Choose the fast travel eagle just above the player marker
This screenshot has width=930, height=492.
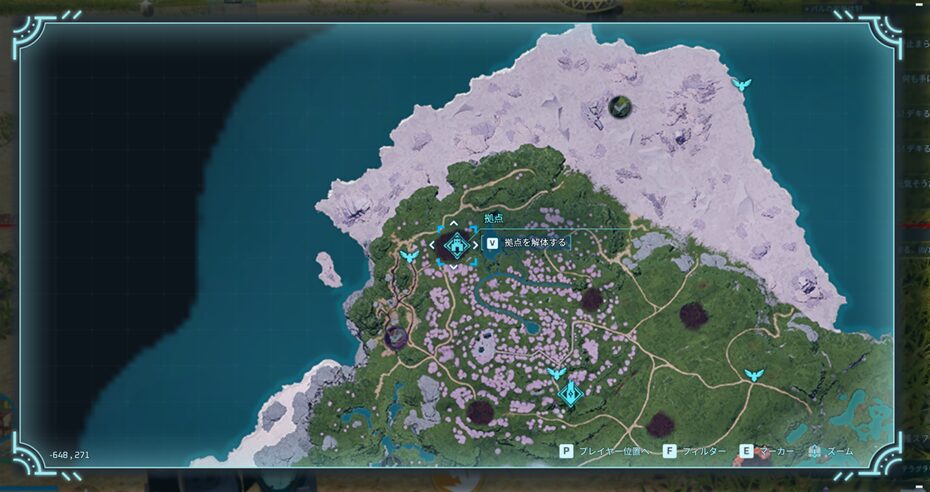click(x=556, y=374)
